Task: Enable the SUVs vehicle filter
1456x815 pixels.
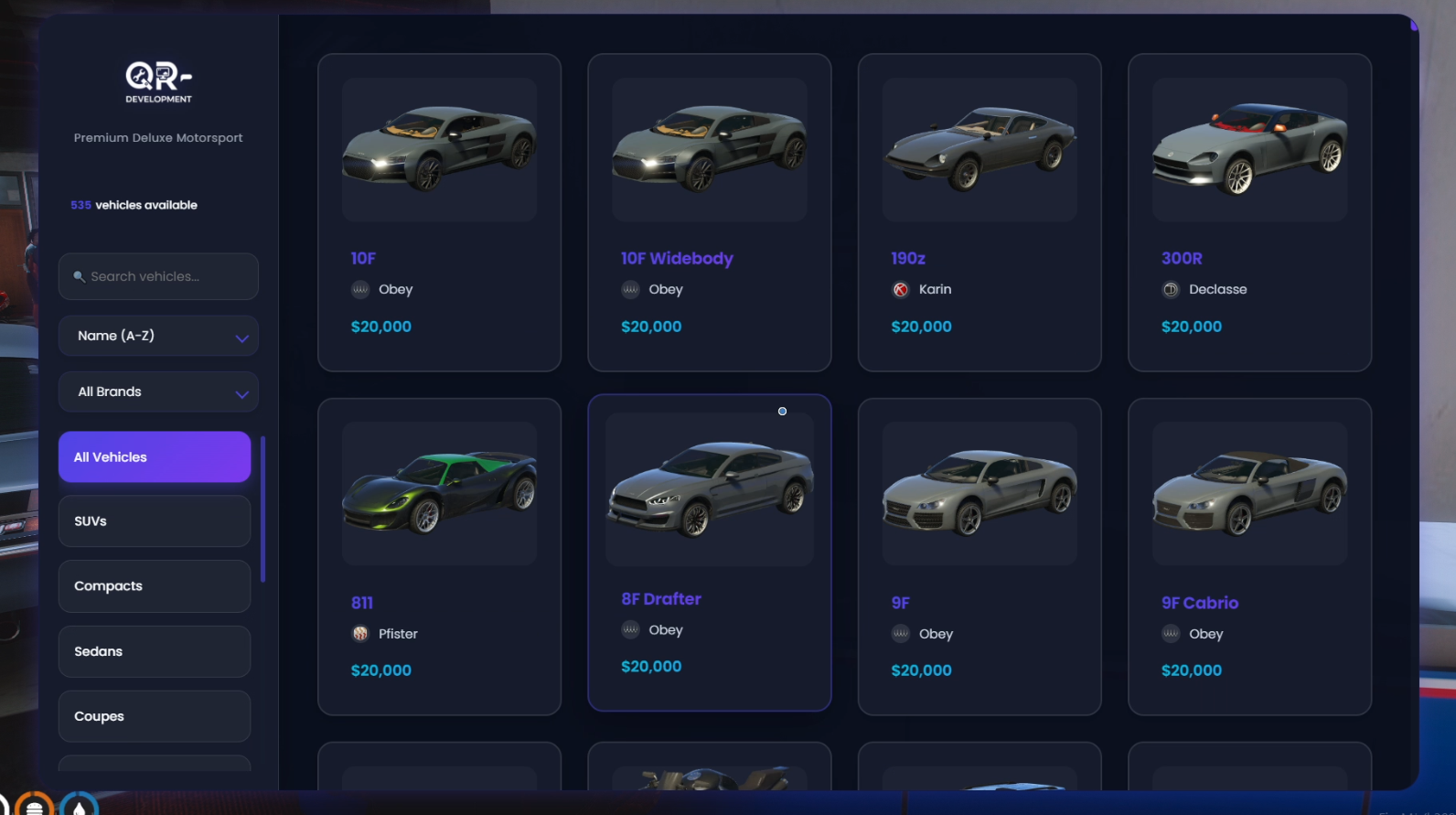Action: click(154, 521)
